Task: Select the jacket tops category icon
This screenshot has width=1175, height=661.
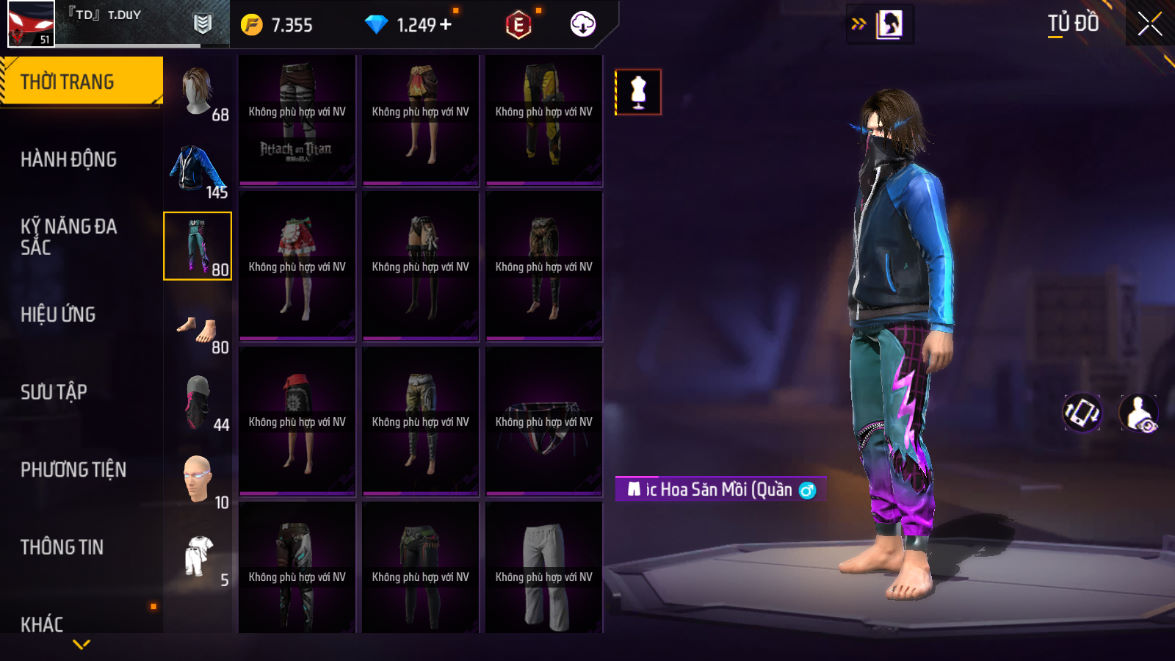Action: tap(198, 169)
